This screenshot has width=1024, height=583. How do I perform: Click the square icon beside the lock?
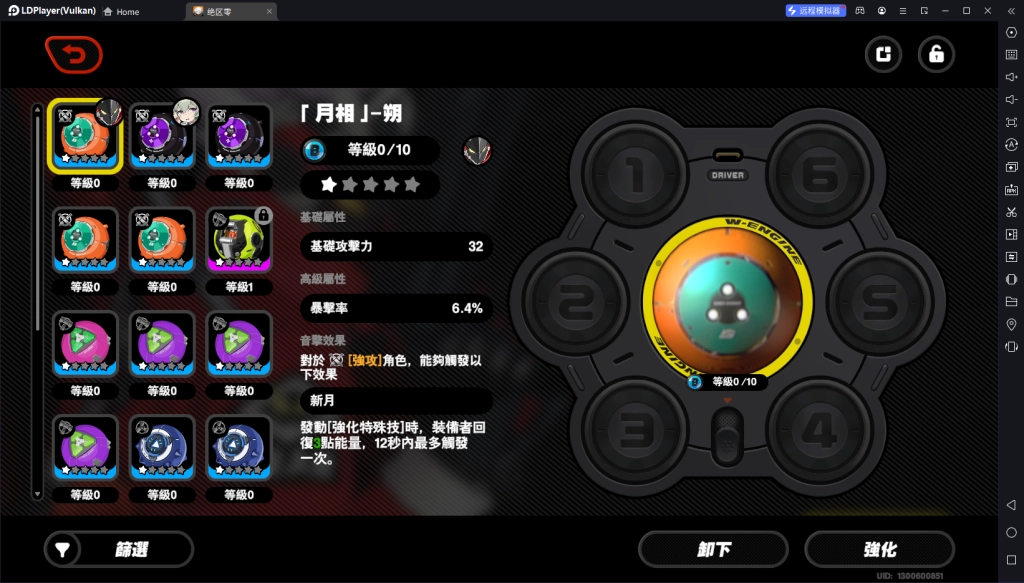[x=883, y=55]
